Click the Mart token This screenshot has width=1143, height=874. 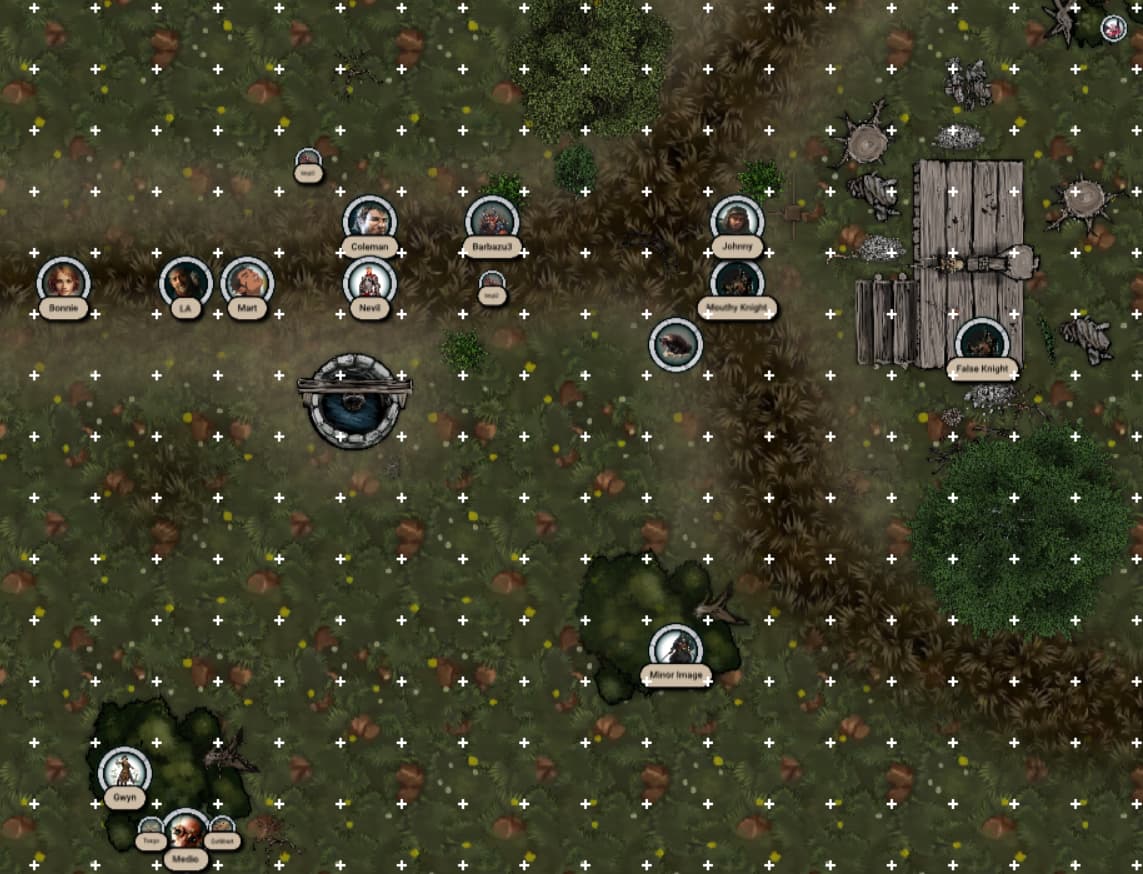(247, 283)
